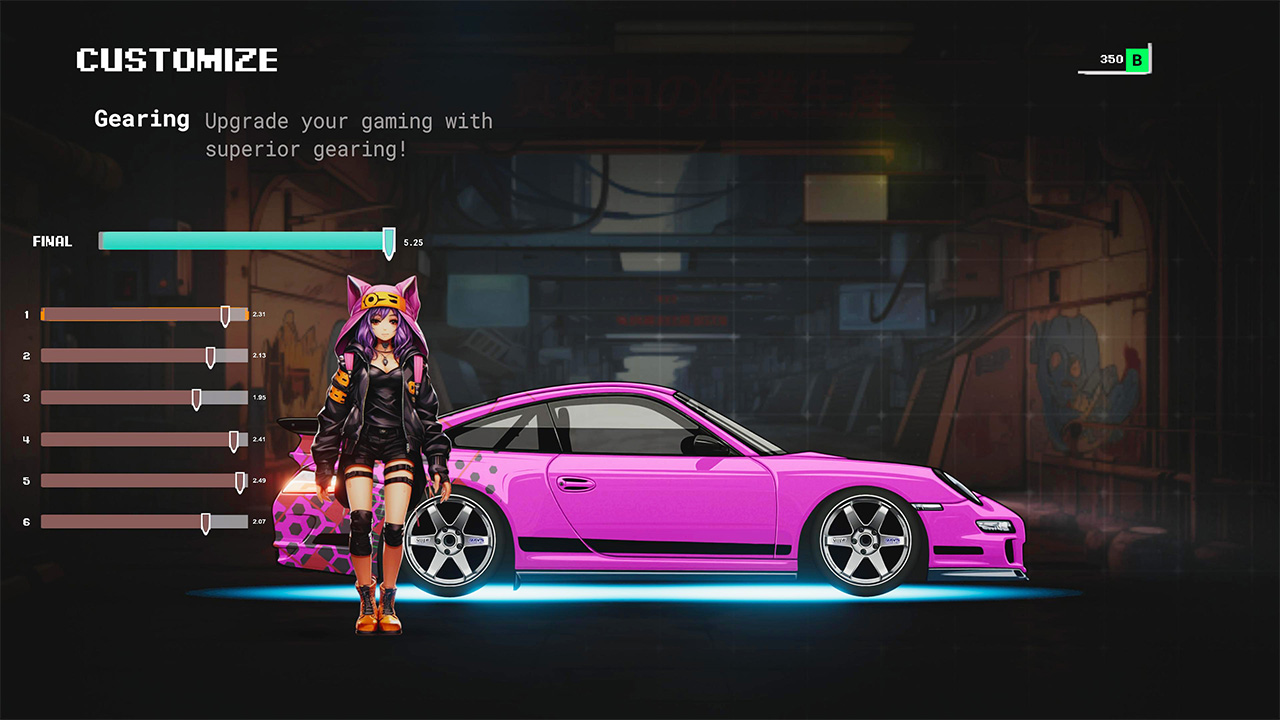This screenshot has height=720, width=1280.
Task: Click the green "B" currency icon
Action: point(1138,59)
